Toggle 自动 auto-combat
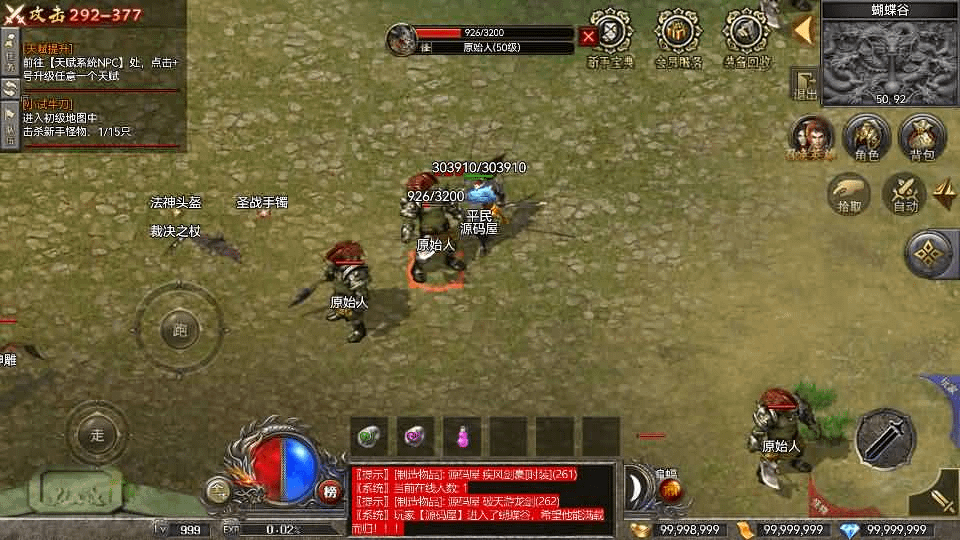The height and width of the screenshot is (540, 960). [905, 193]
